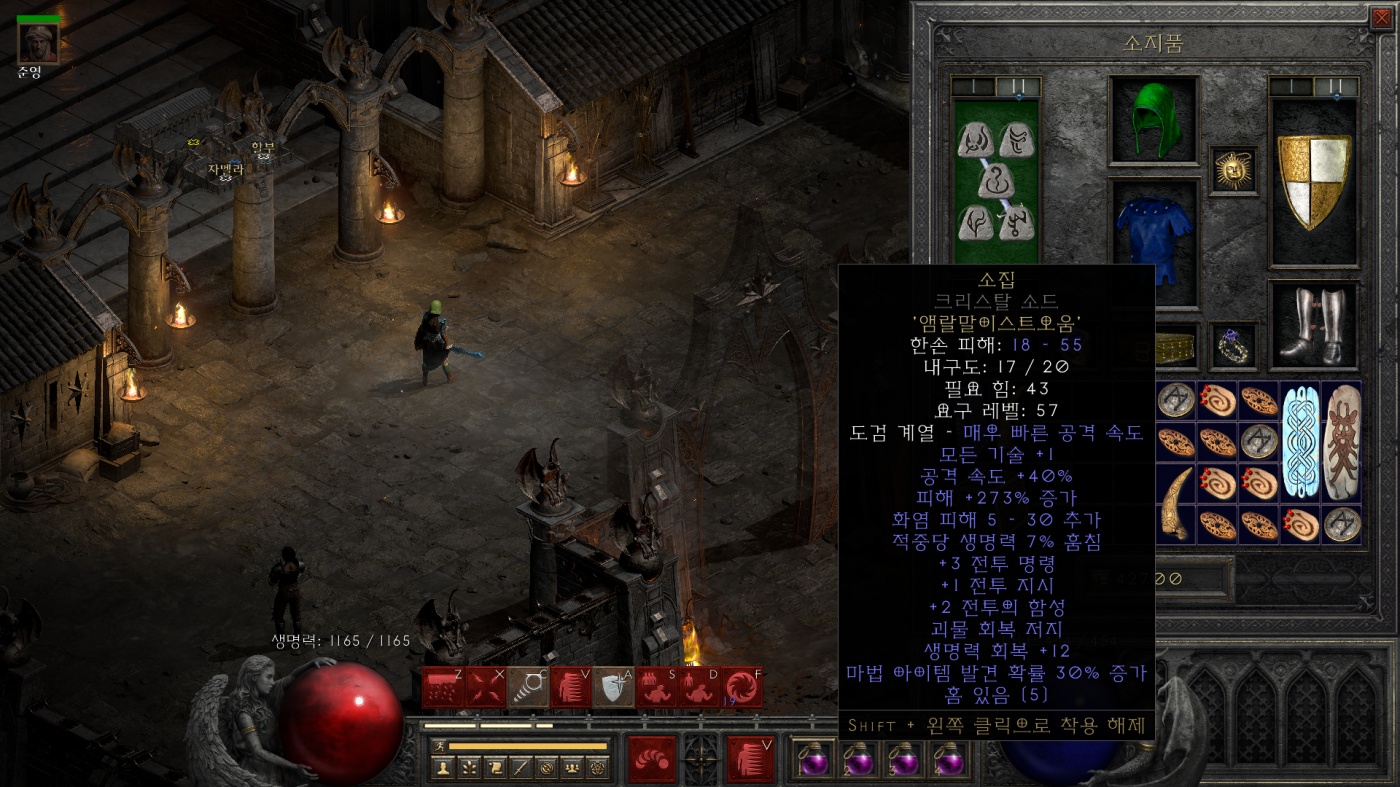Viewport: 1400px width, 787px height.
Task: Use the first purple potion in belt
Action: pos(815,760)
